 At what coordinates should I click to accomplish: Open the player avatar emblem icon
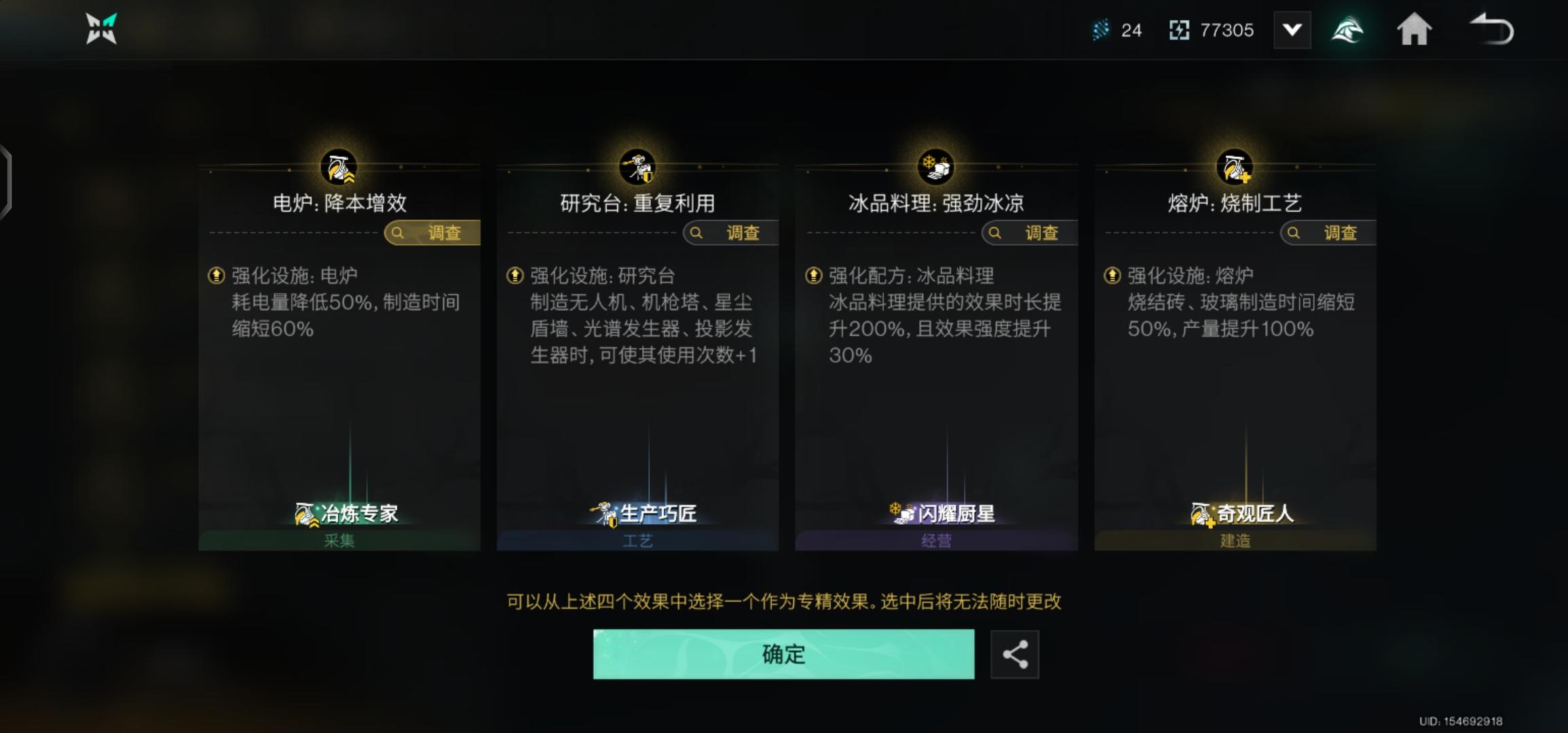pos(1347,29)
